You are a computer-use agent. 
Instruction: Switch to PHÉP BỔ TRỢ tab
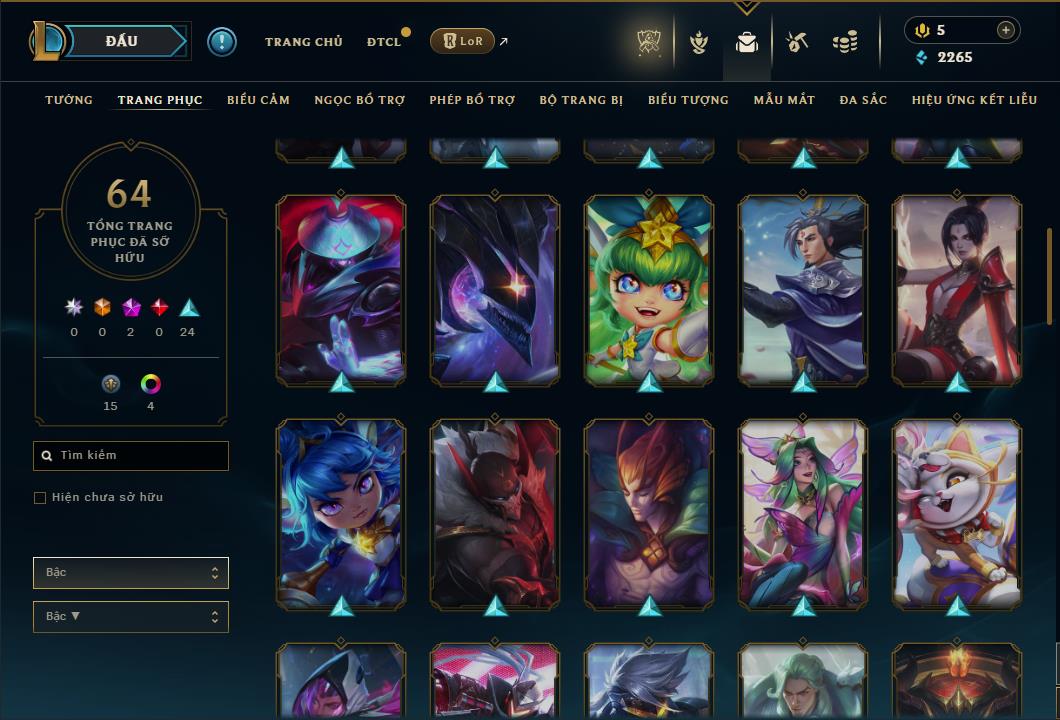point(472,100)
